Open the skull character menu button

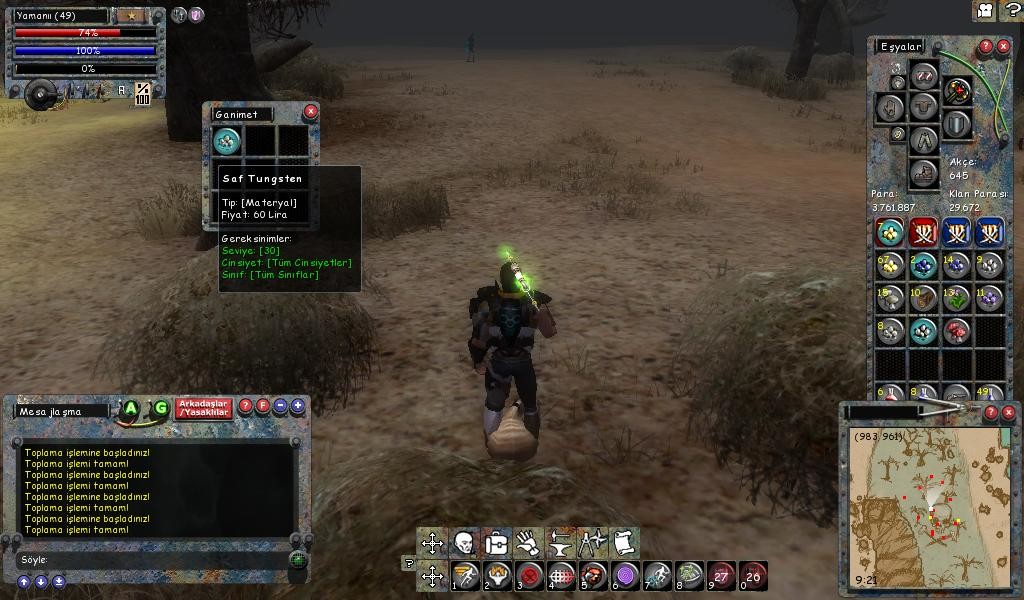[464, 543]
